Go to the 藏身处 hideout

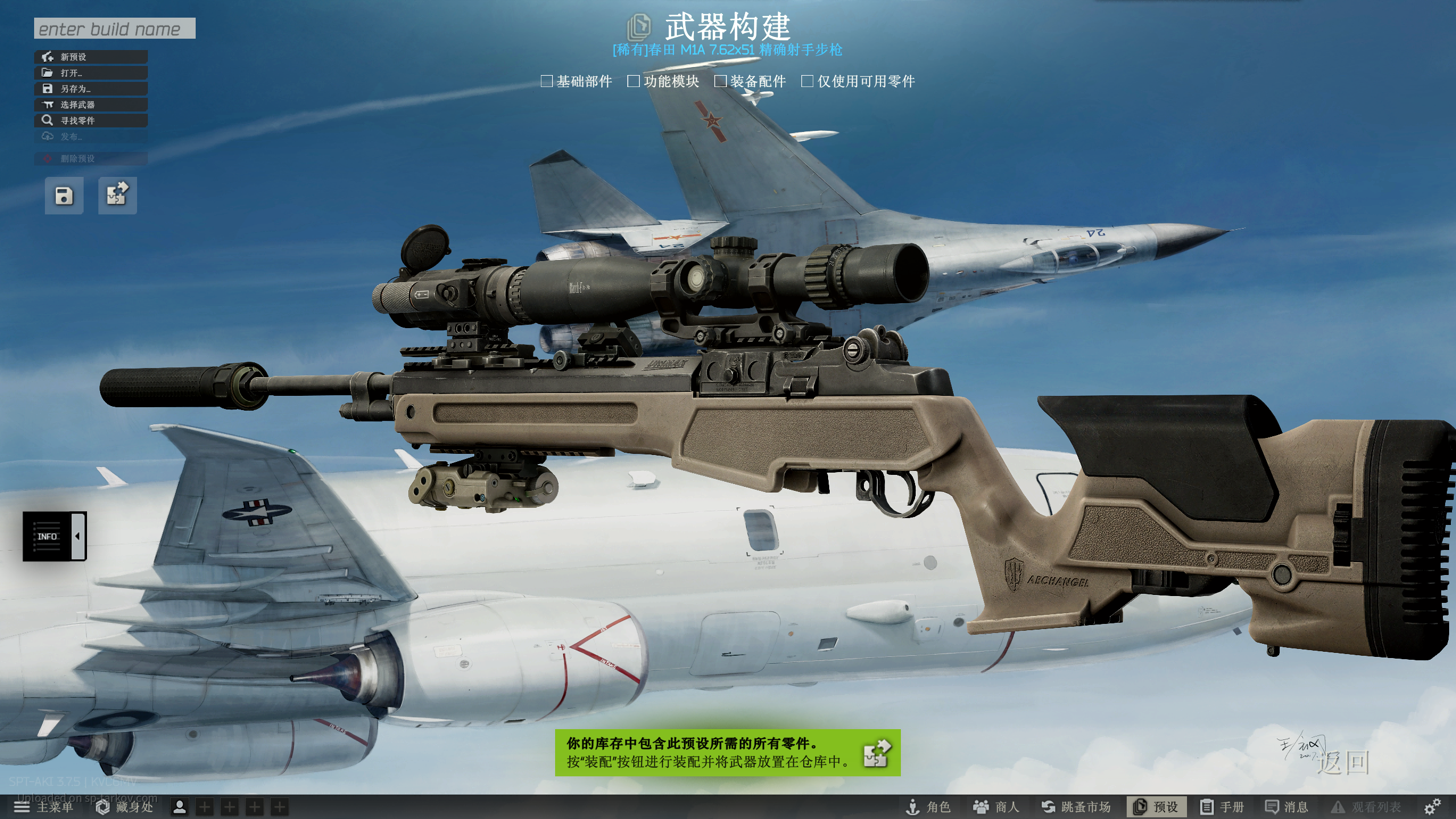click(x=125, y=807)
